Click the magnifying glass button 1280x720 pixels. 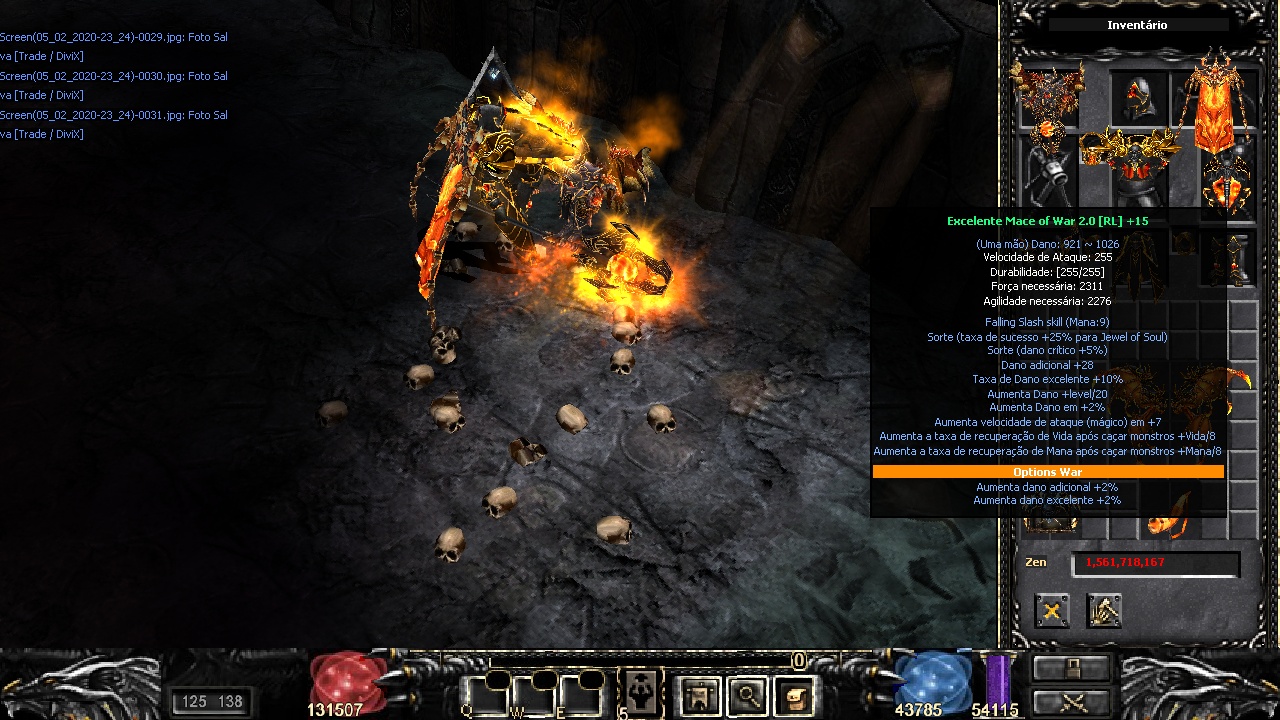[746, 695]
